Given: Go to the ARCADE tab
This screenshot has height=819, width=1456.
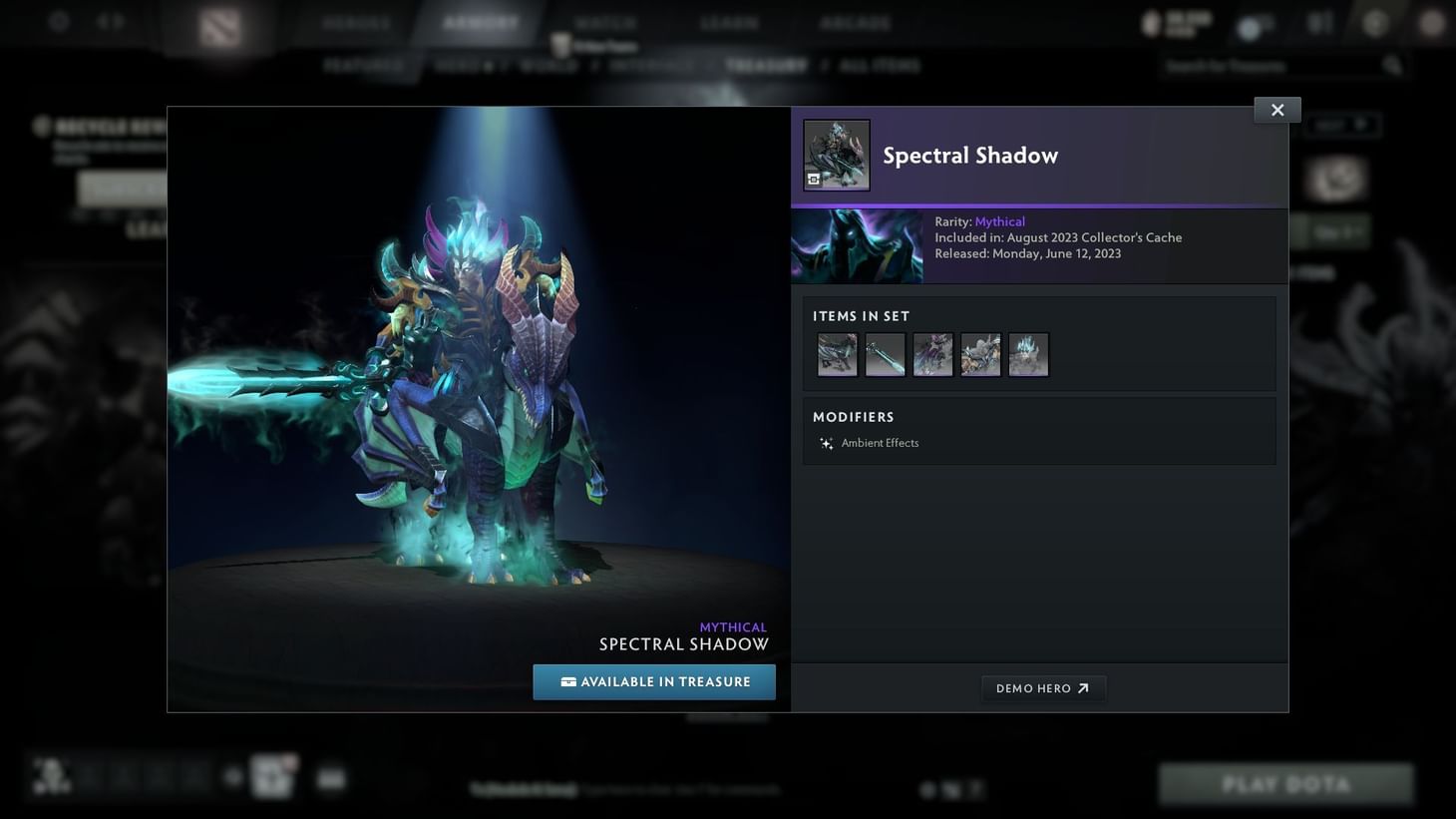Looking at the screenshot, I should (x=855, y=22).
